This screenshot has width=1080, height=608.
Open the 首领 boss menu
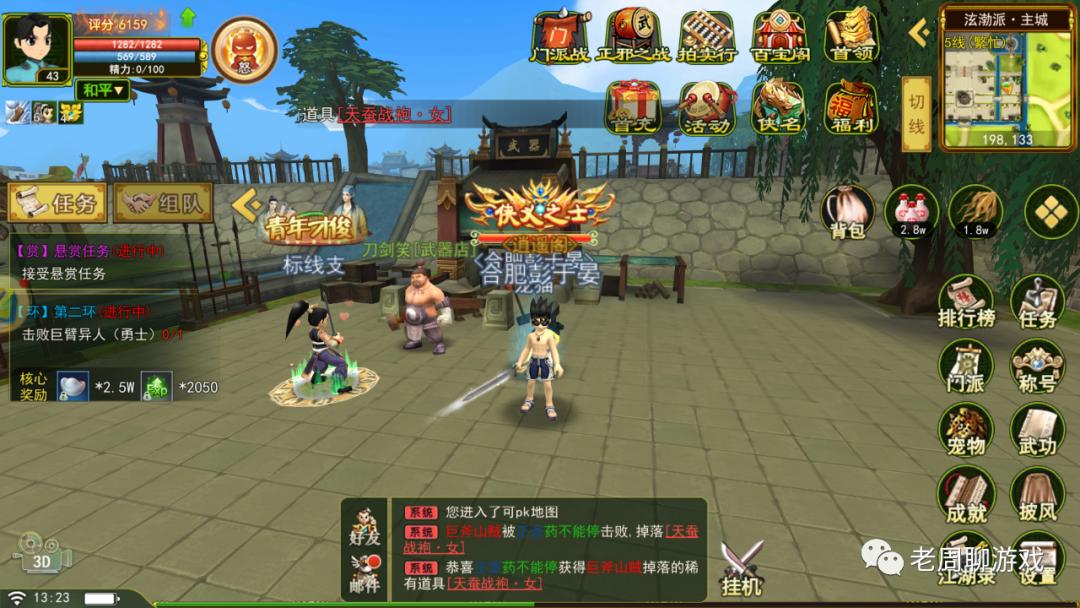[851, 37]
